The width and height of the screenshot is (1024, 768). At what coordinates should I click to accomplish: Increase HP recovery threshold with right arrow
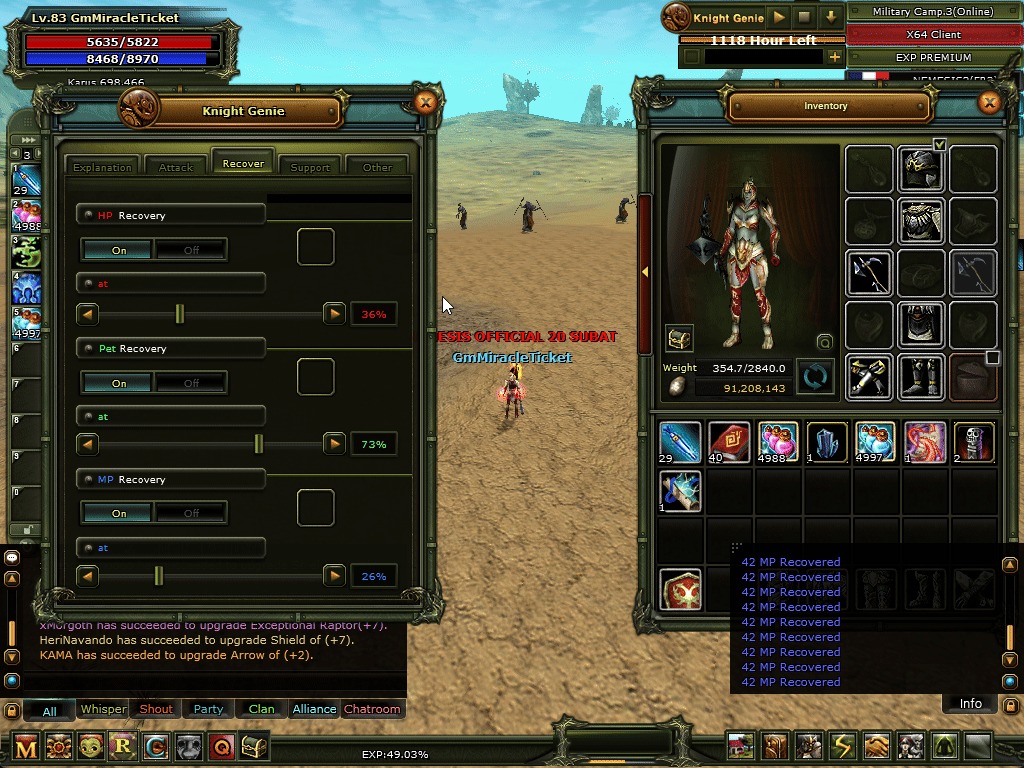tap(335, 314)
